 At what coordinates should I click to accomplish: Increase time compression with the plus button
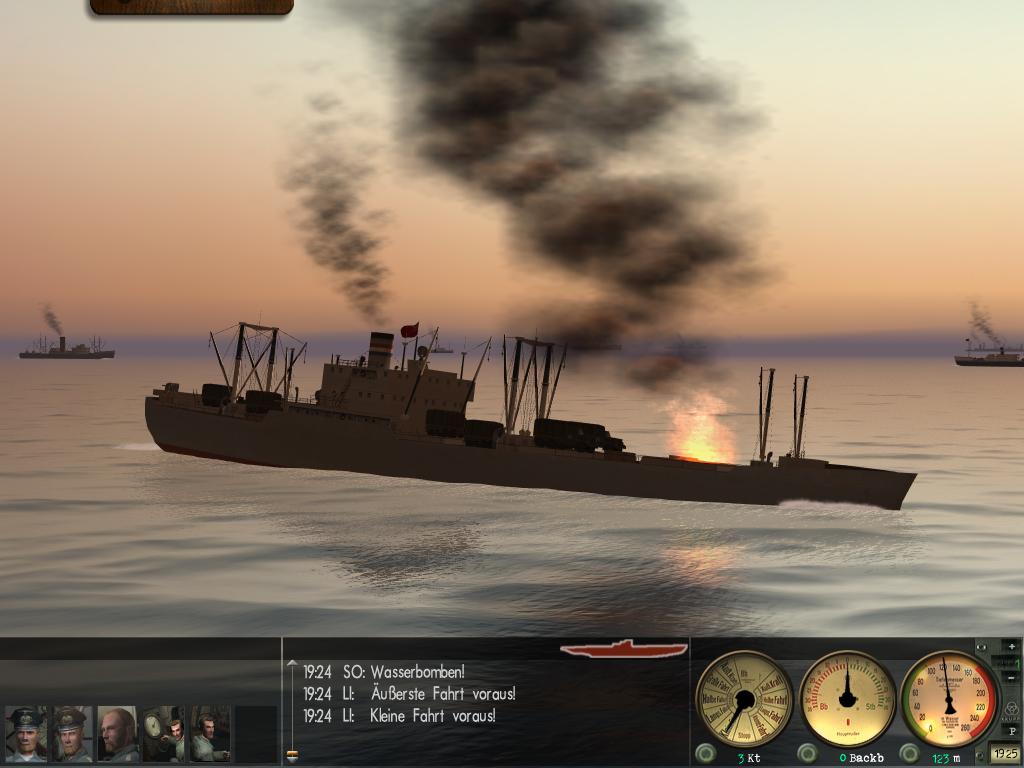(1011, 646)
